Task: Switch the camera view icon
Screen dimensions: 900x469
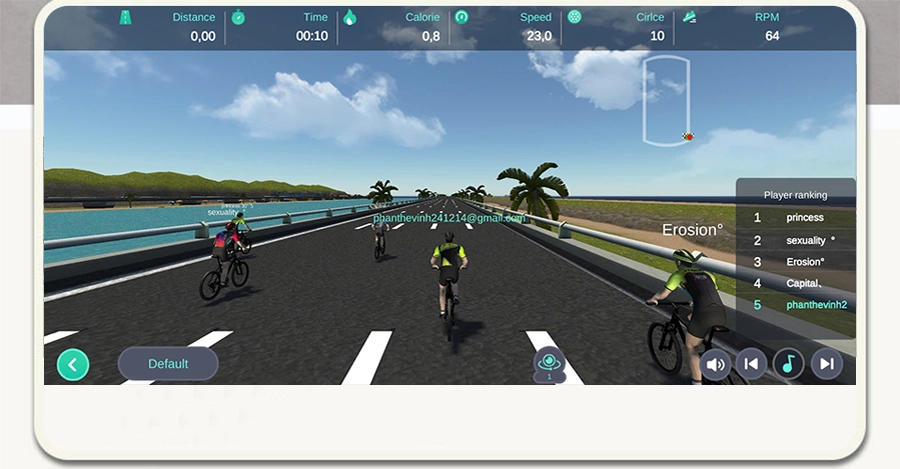Action: click(x=549, y=363)
